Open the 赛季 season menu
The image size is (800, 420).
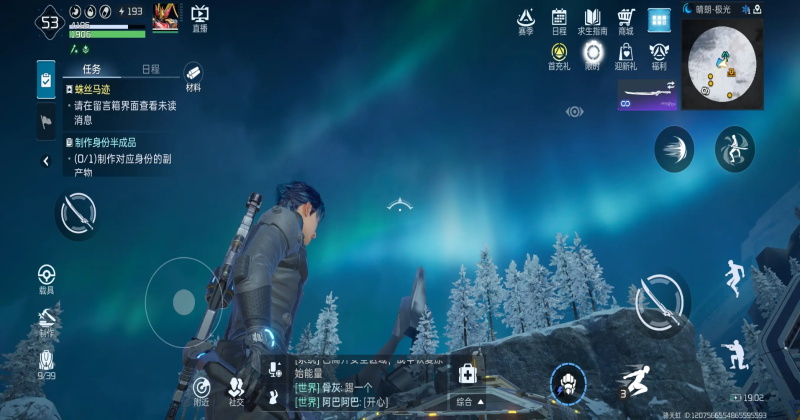tap(526, 21)
